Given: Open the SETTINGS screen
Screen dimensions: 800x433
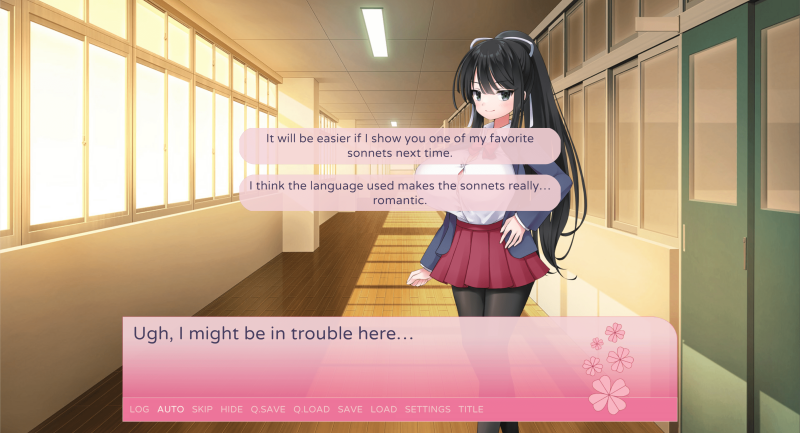Looking at the screenshot, I should pyautogui.click(x=427, y=409).
